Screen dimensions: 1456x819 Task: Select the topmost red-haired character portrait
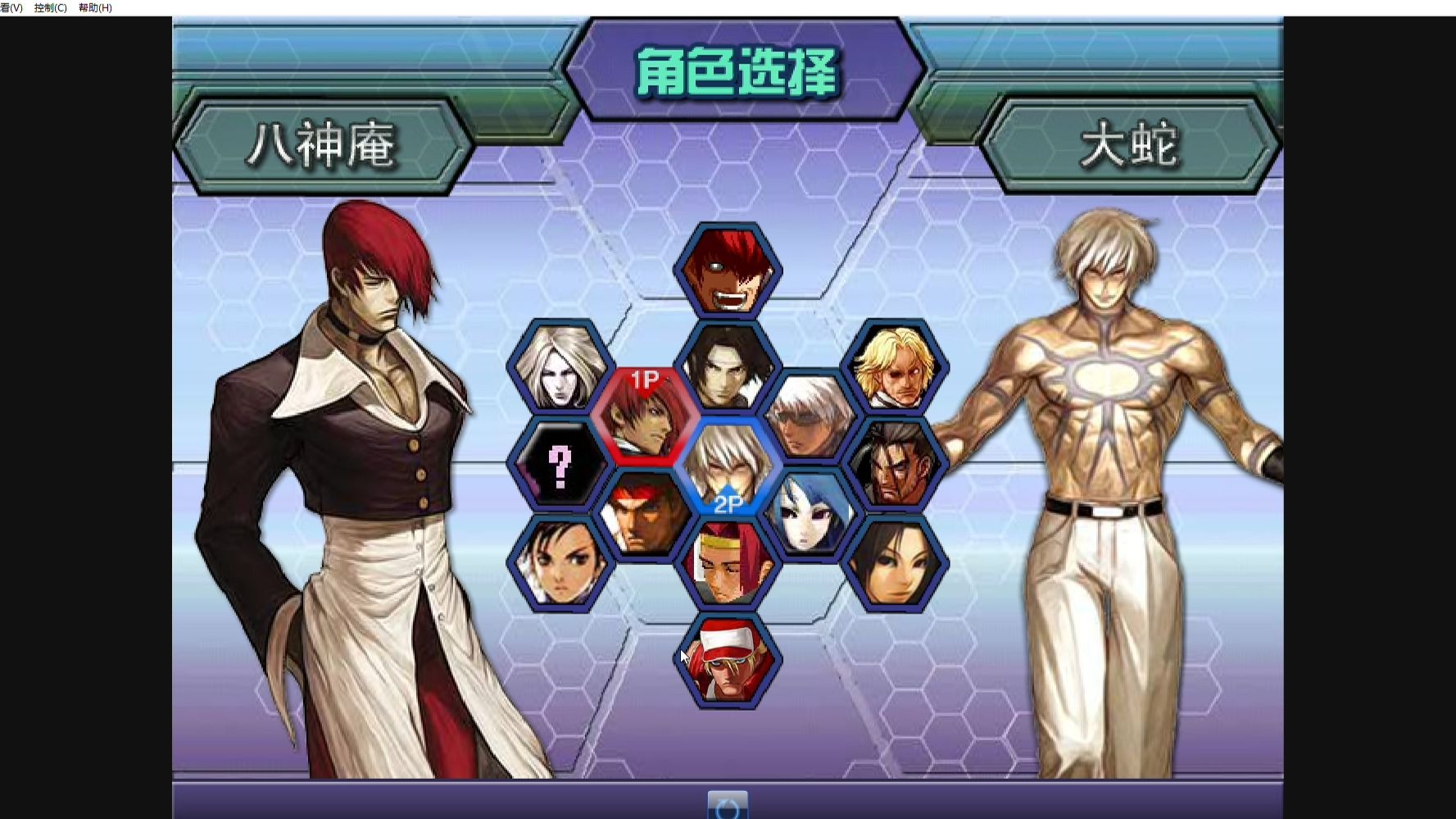click(x=728, y=268)
